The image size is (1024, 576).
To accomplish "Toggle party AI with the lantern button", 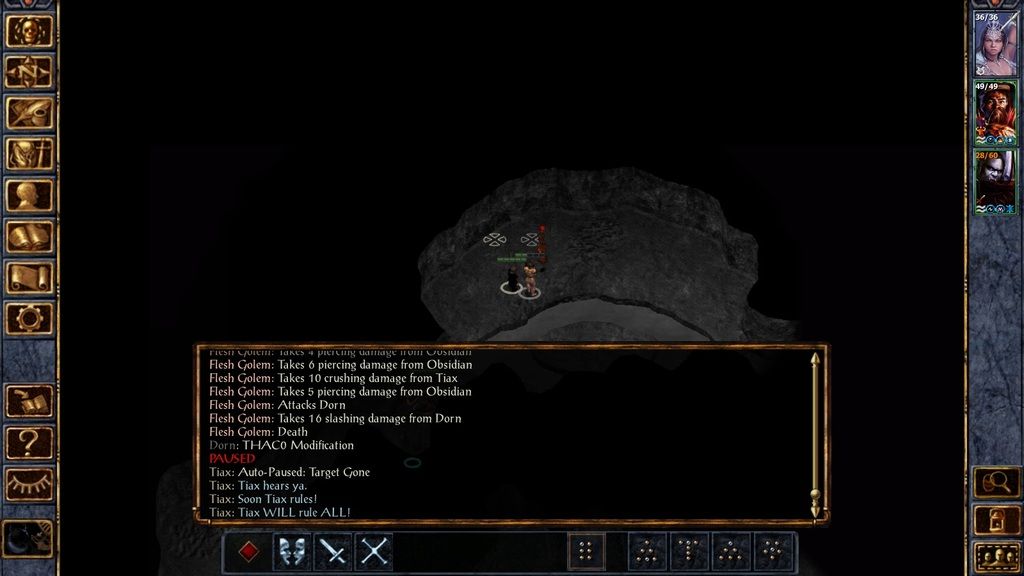I will click(996, 519).
